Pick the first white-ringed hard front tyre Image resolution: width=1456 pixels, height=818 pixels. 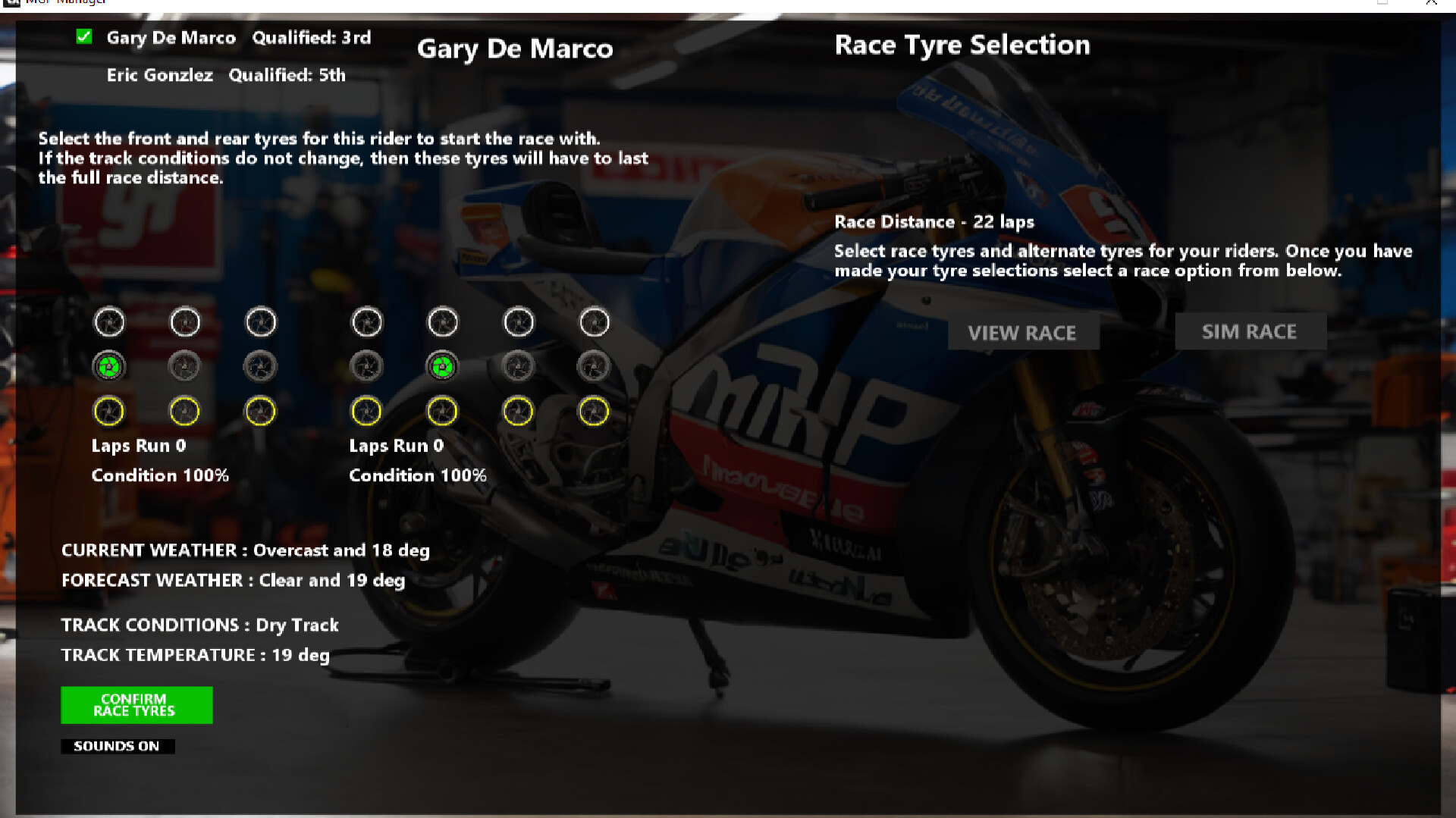[x=108, y=321]
